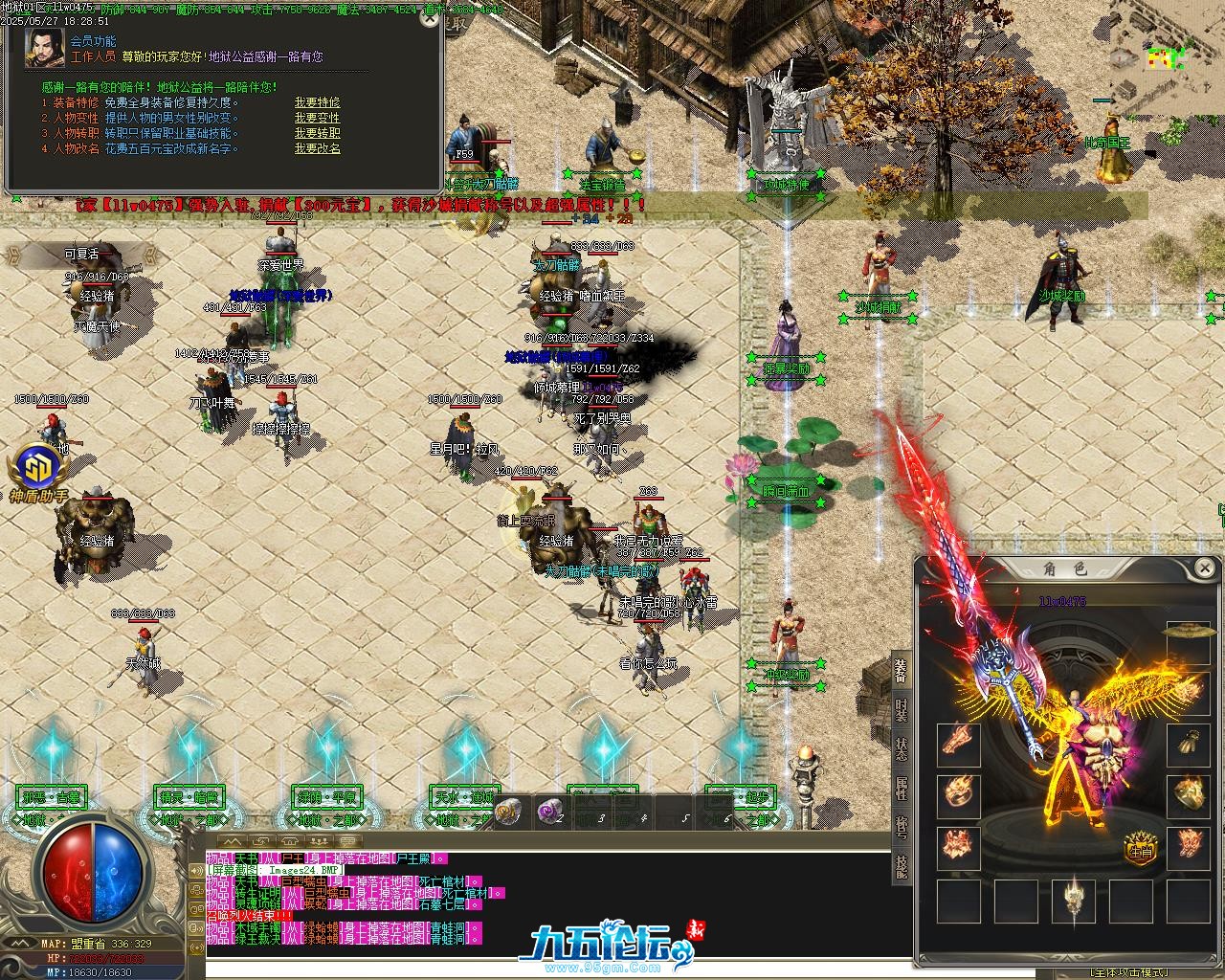
Task: Use the purple stone in hotbar slot 2
Action: (x=549, y=812)
